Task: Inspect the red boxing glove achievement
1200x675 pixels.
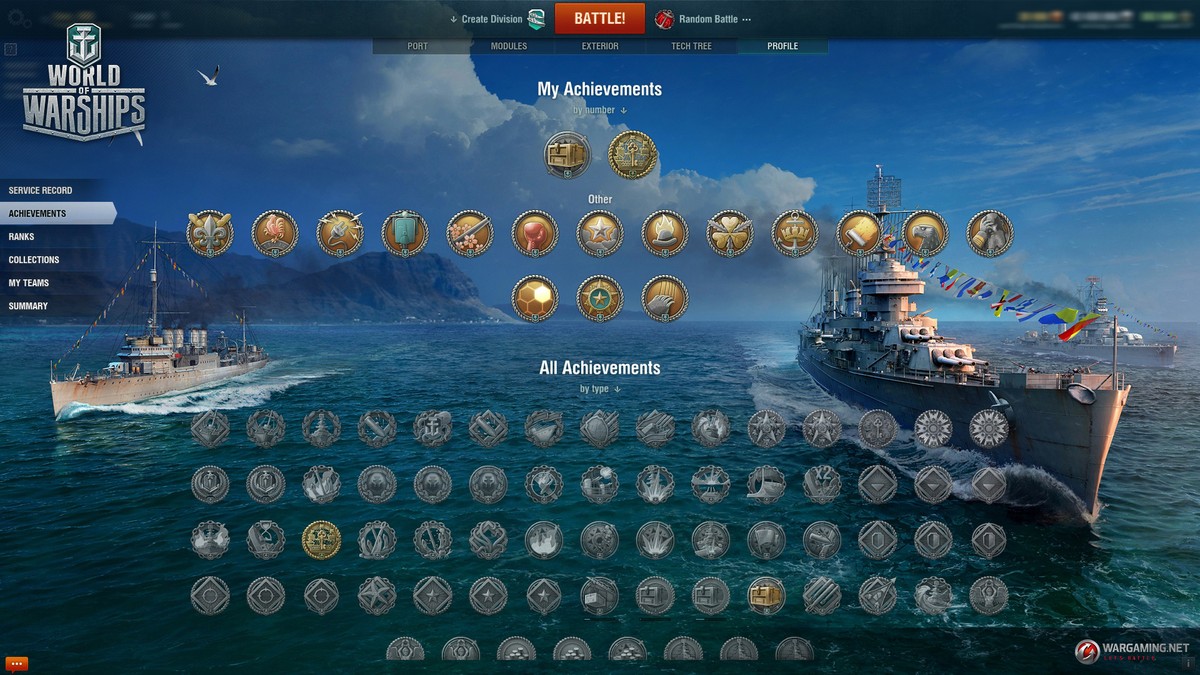Action: 535,233
